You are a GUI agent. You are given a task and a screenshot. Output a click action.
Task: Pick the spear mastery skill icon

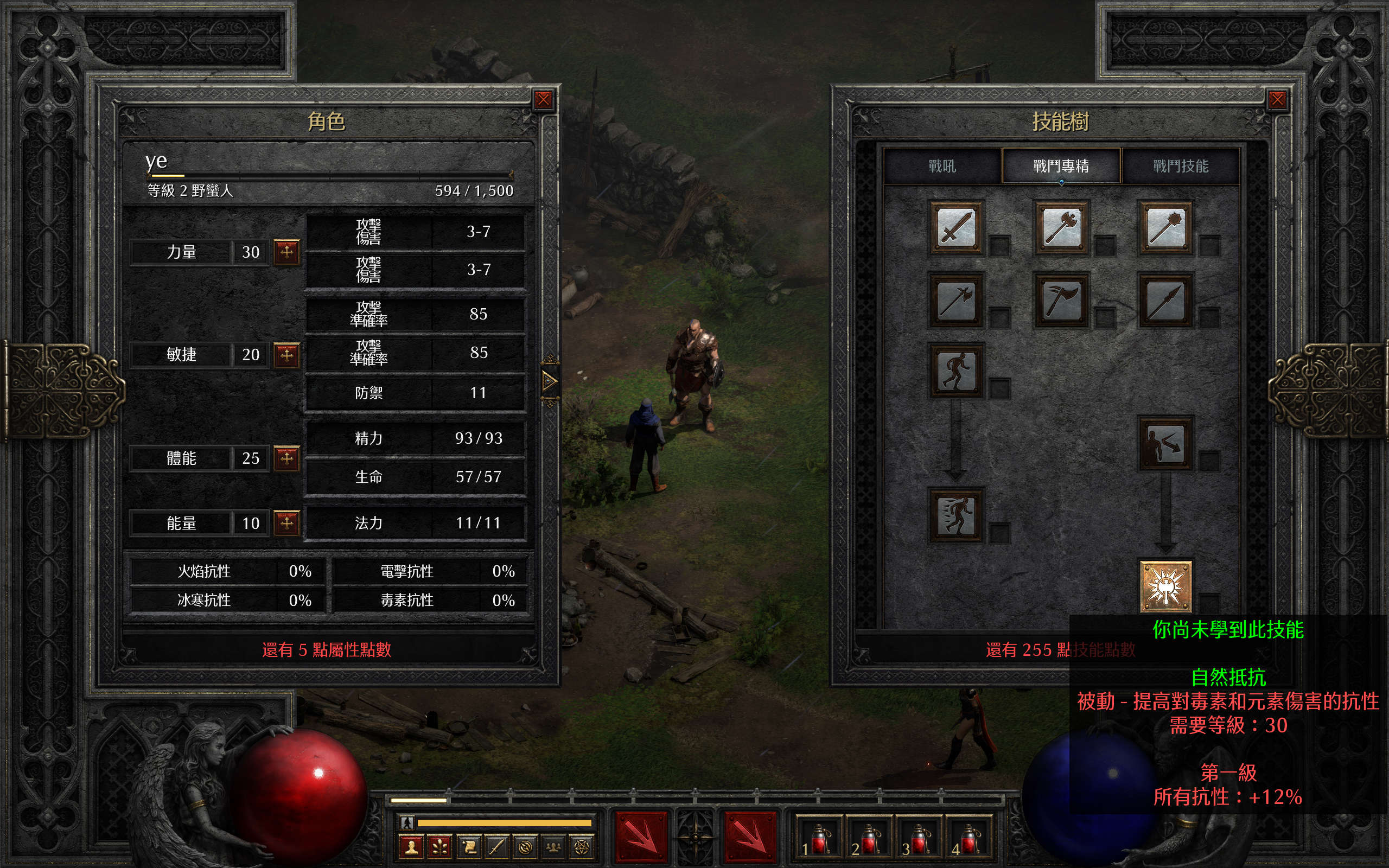pos(1165,299)
